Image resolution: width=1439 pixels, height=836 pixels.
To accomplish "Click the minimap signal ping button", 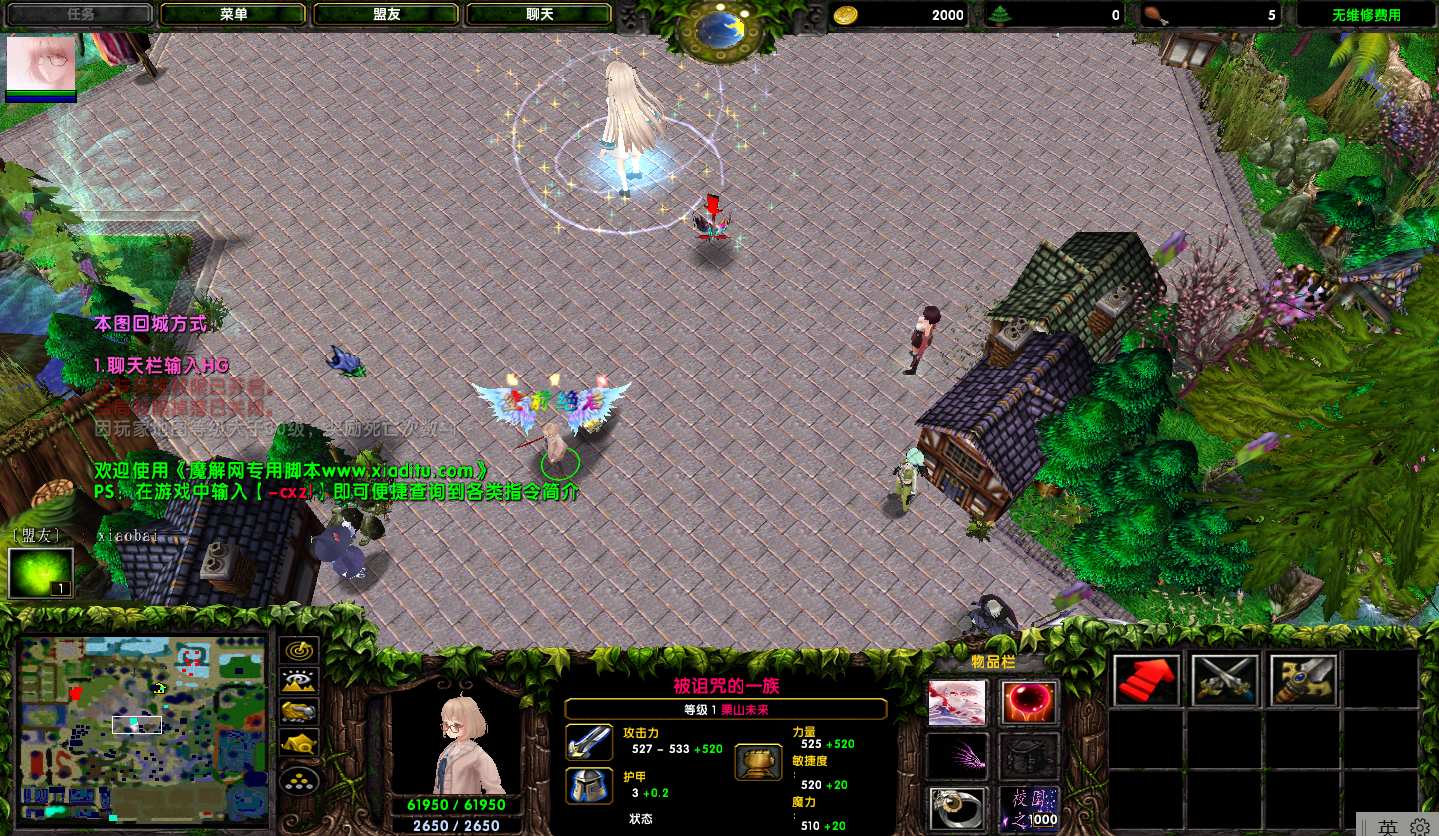I will pyautogui.click(x=299, y=650).
